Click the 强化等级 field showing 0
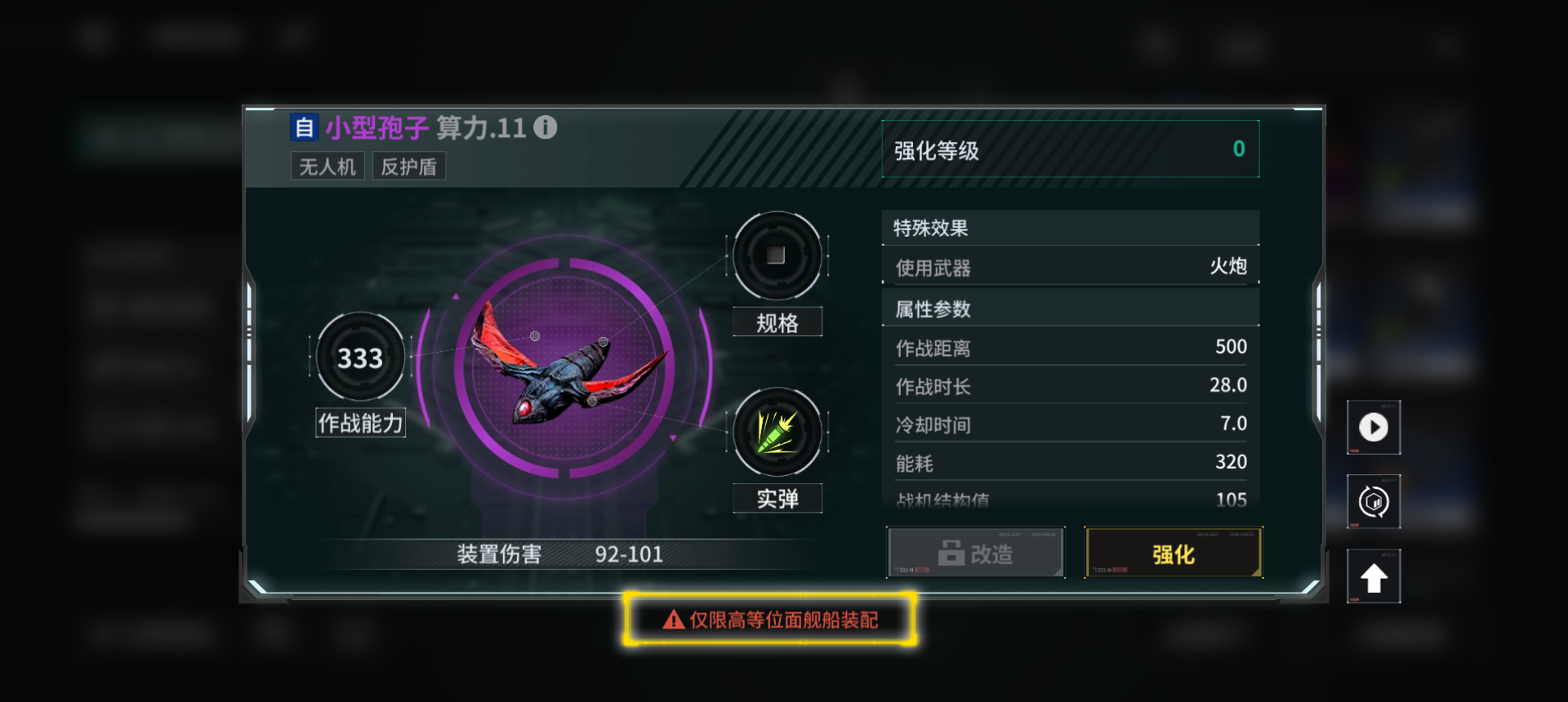This screenshot has height=702, width=1568. pos(1070,149)
